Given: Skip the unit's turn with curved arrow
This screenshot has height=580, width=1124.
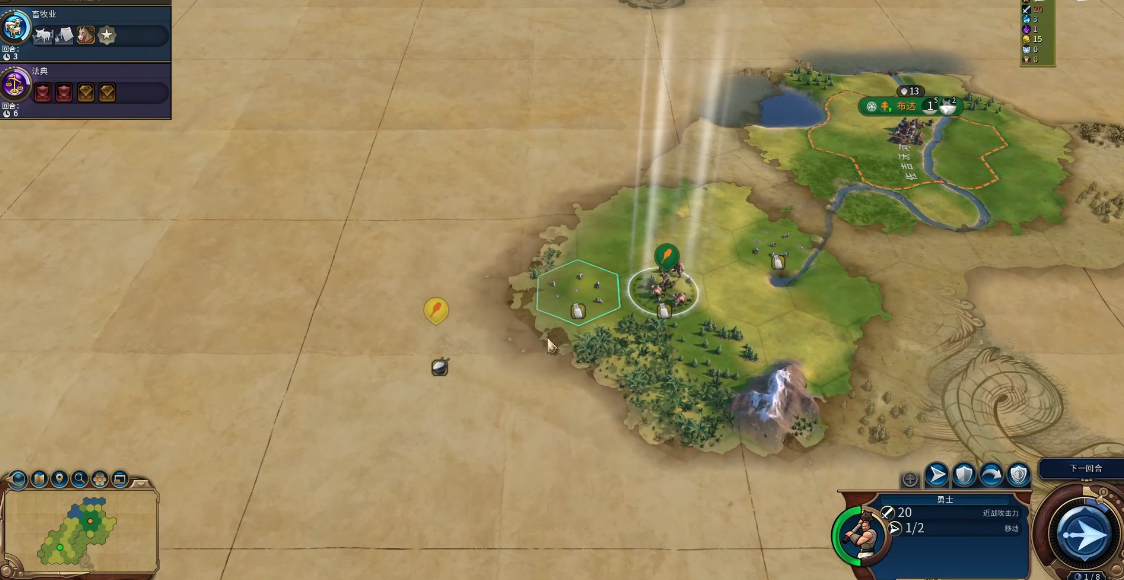Looking at the screenshot, I should click(991, 474).
